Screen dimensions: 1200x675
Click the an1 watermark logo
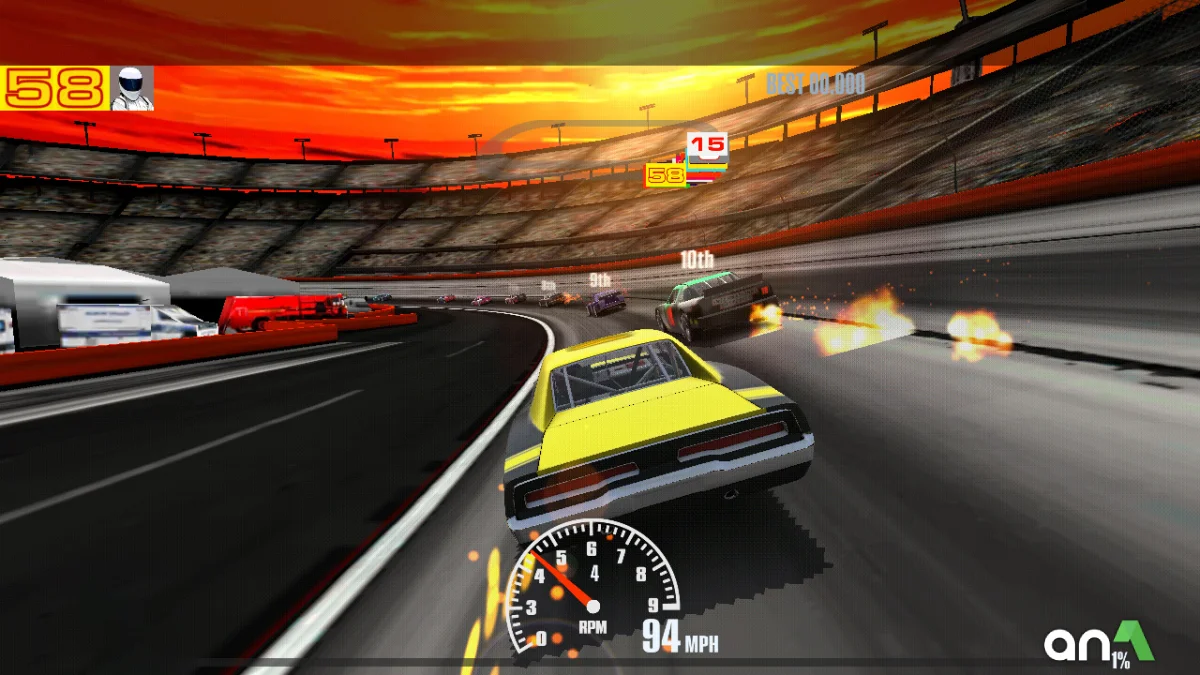1098,642
